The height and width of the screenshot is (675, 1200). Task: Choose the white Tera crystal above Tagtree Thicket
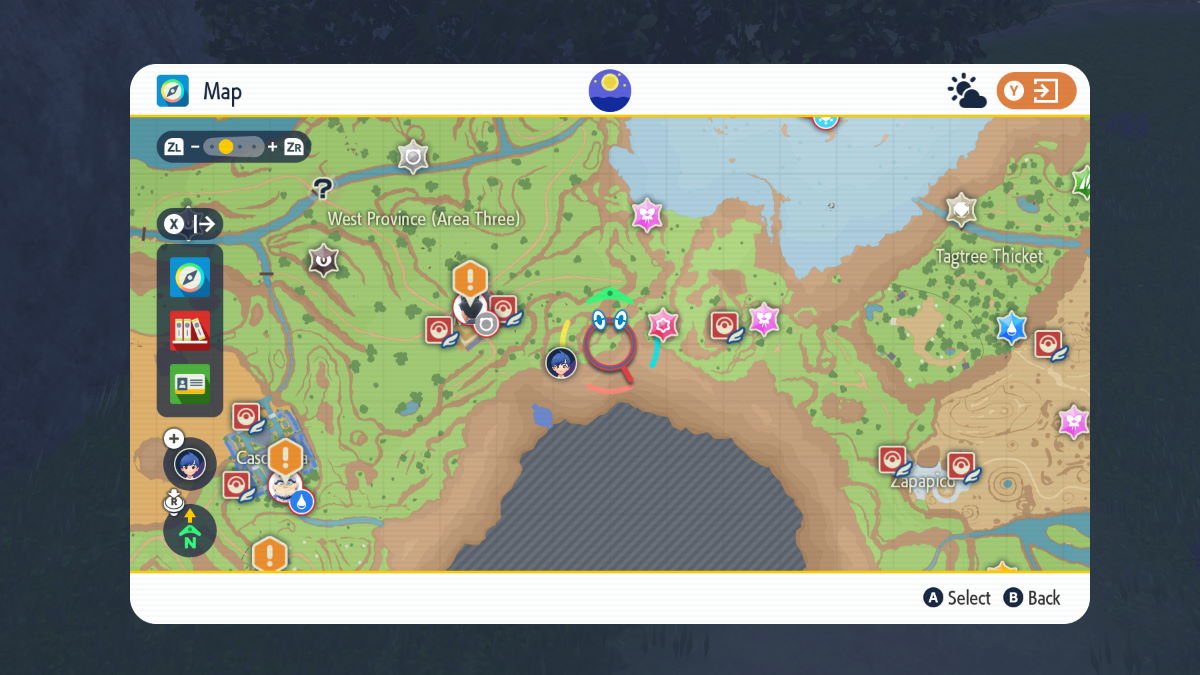(961, 209)
